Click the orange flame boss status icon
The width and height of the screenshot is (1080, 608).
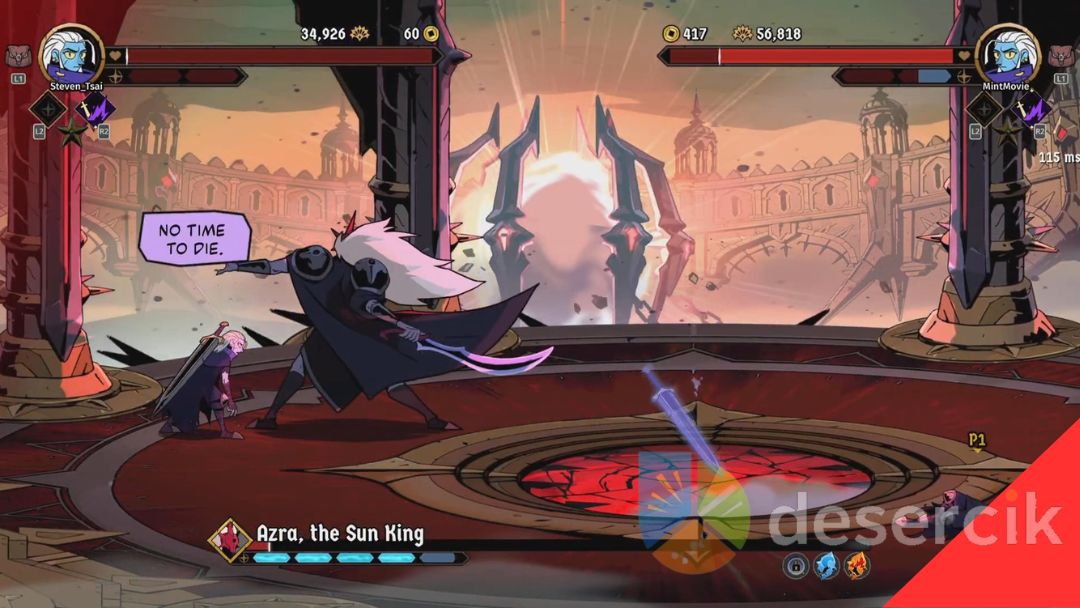(856, 566)
